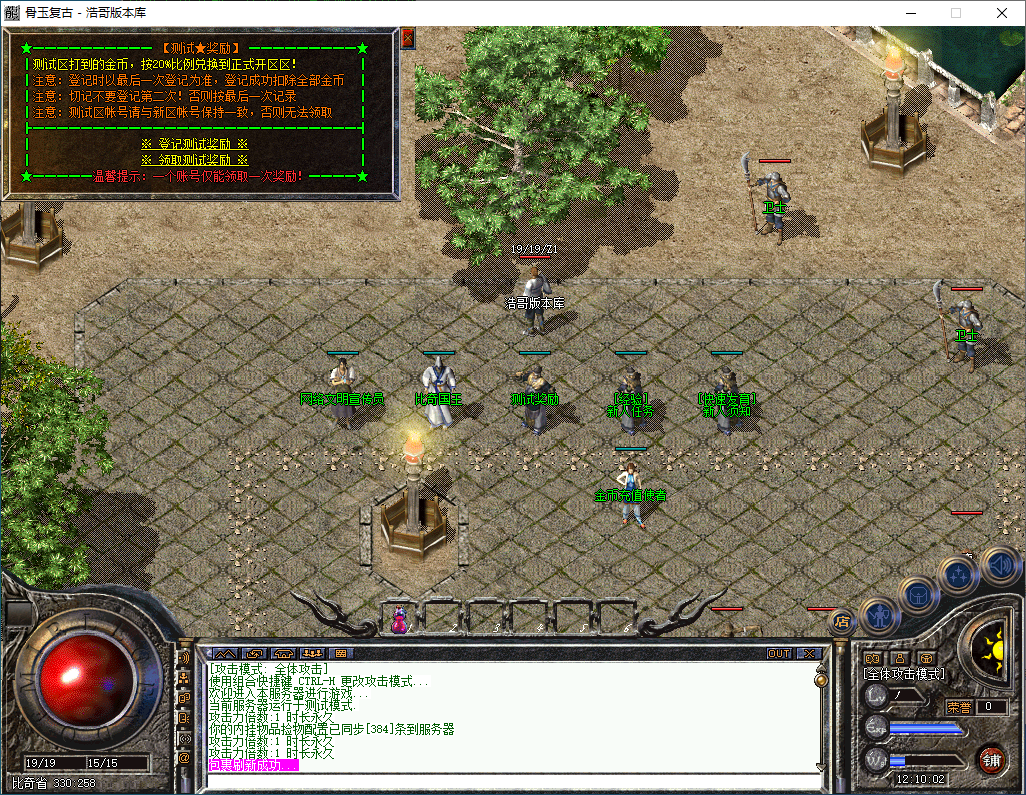
Task: Close the 测试奖励 NPC dialog
Action: click(x=407, y=38)
